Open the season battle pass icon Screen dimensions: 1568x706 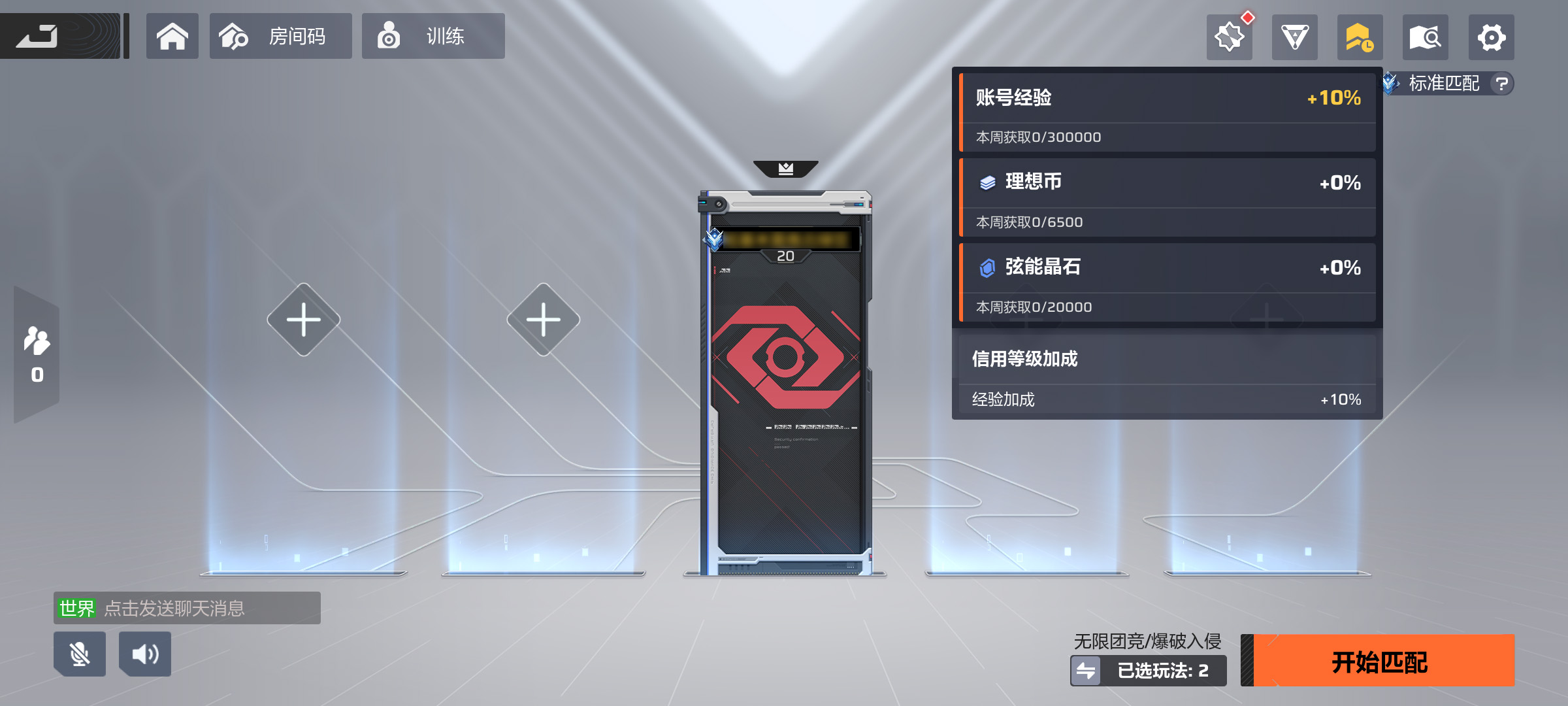click(x=1360, y=37)
